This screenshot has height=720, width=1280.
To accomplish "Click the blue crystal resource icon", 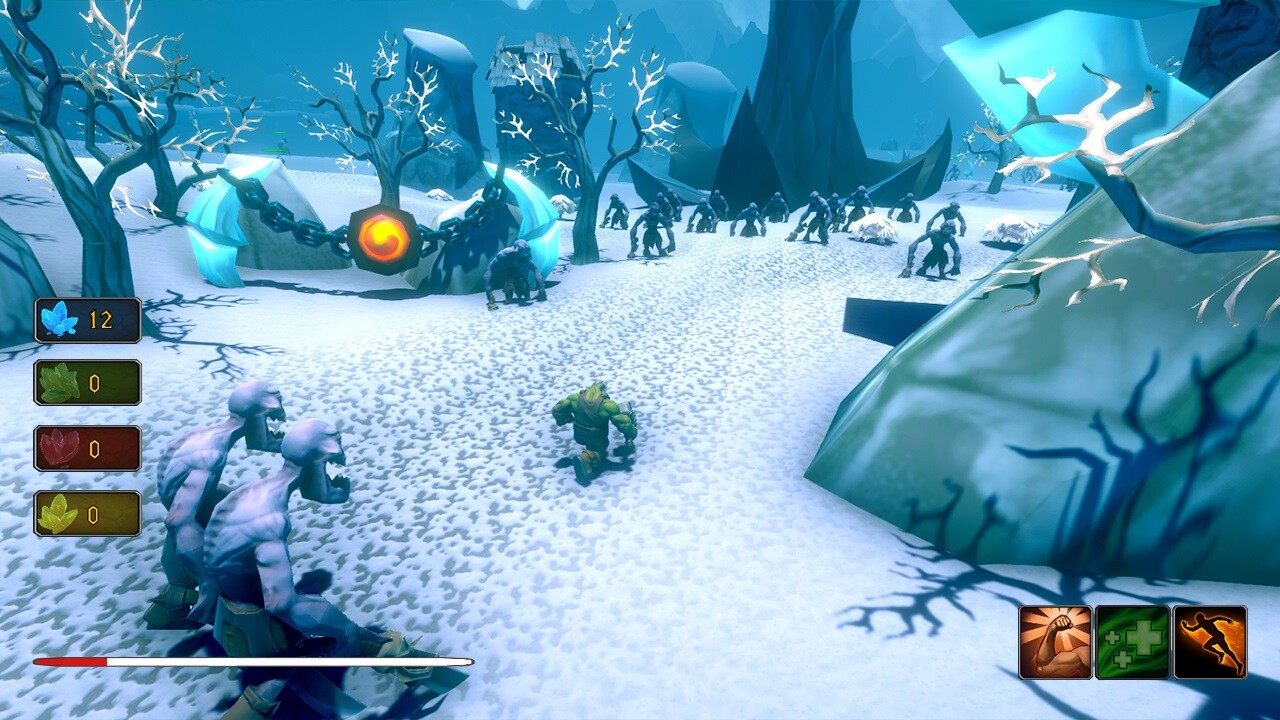I will 58,318.
